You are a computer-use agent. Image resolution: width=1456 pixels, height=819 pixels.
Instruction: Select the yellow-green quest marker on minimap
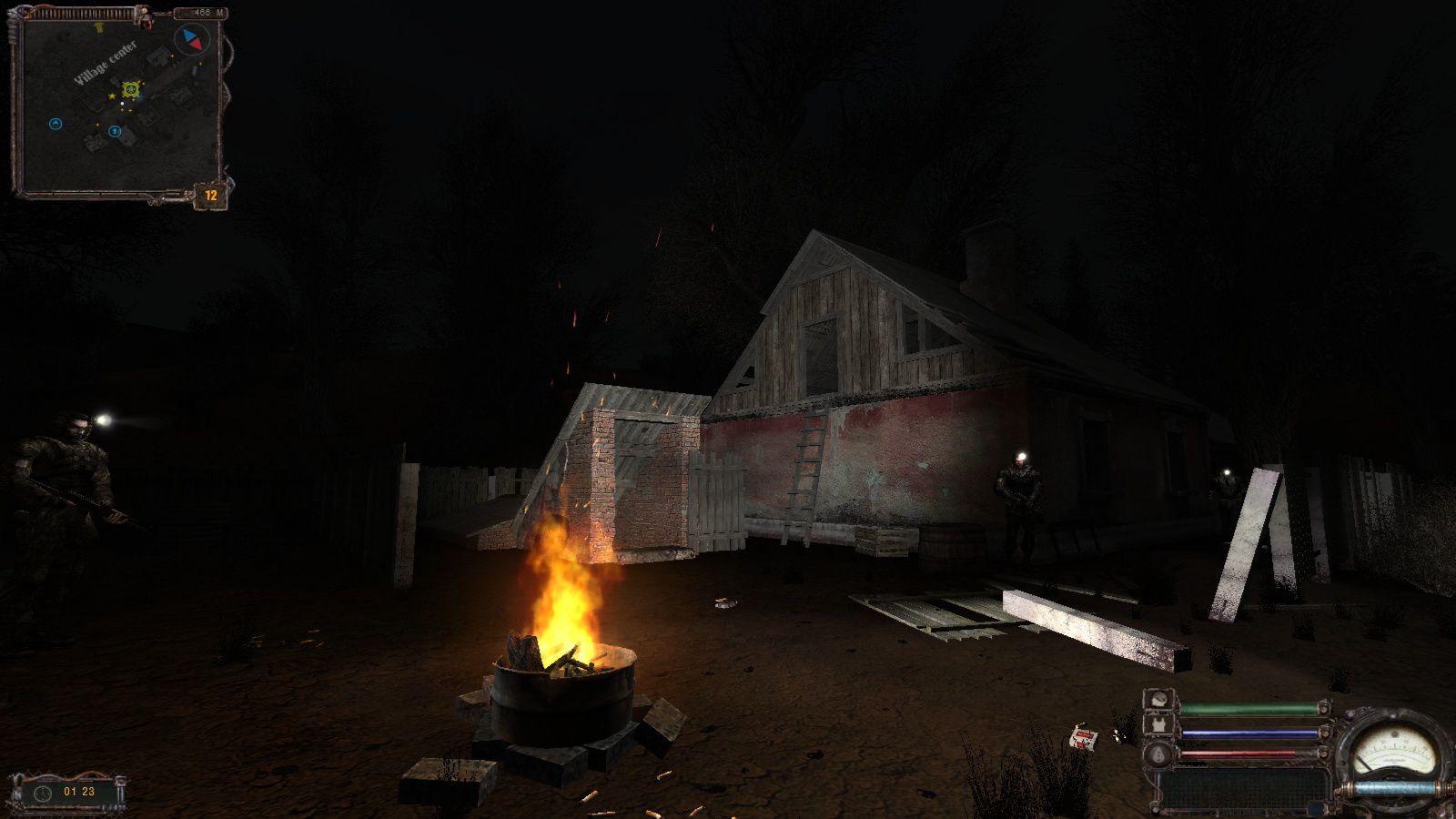click(131, 89)
